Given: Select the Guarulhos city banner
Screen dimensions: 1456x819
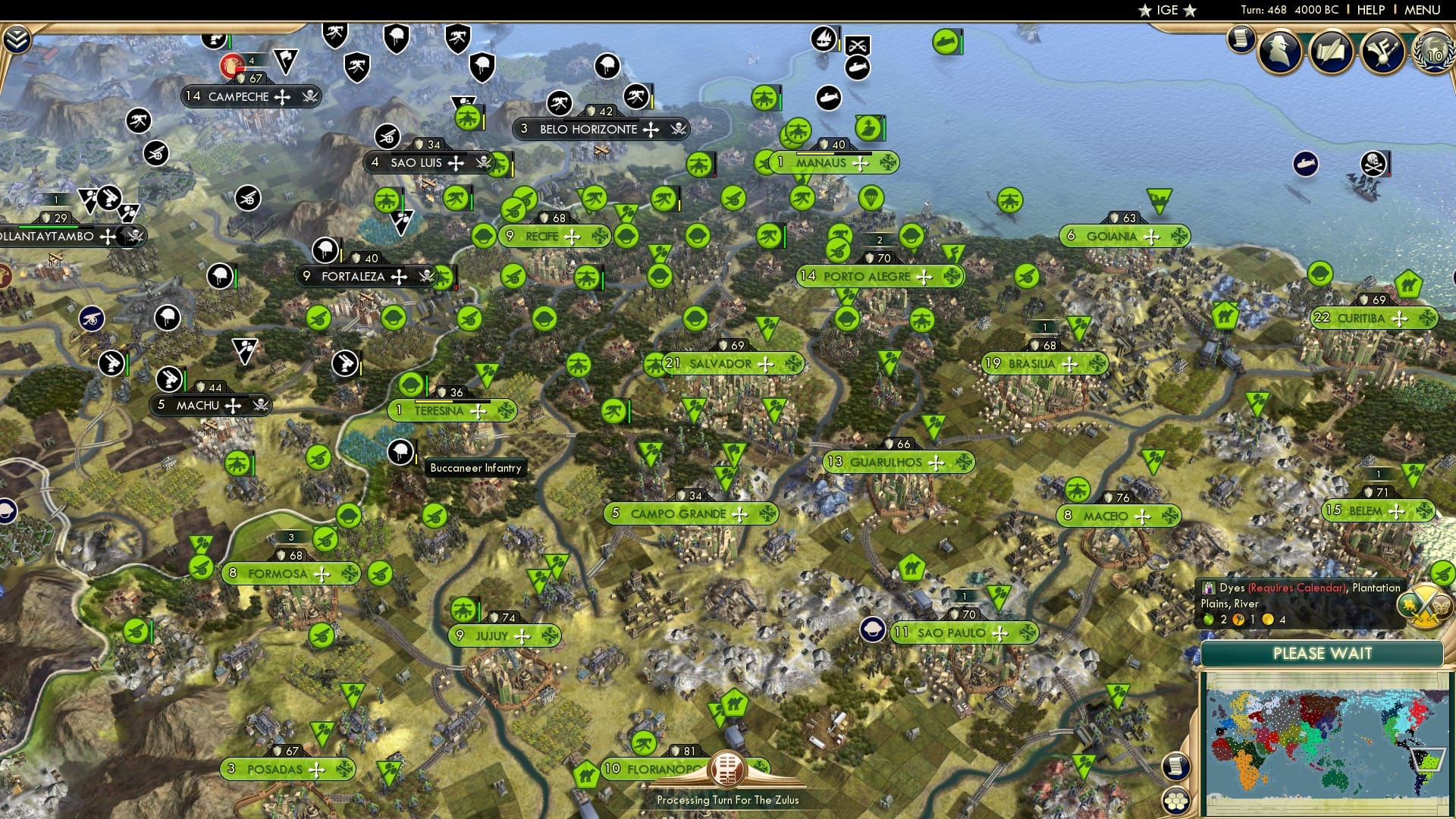Looking at the screenshot, I should (x=895, y=460).
